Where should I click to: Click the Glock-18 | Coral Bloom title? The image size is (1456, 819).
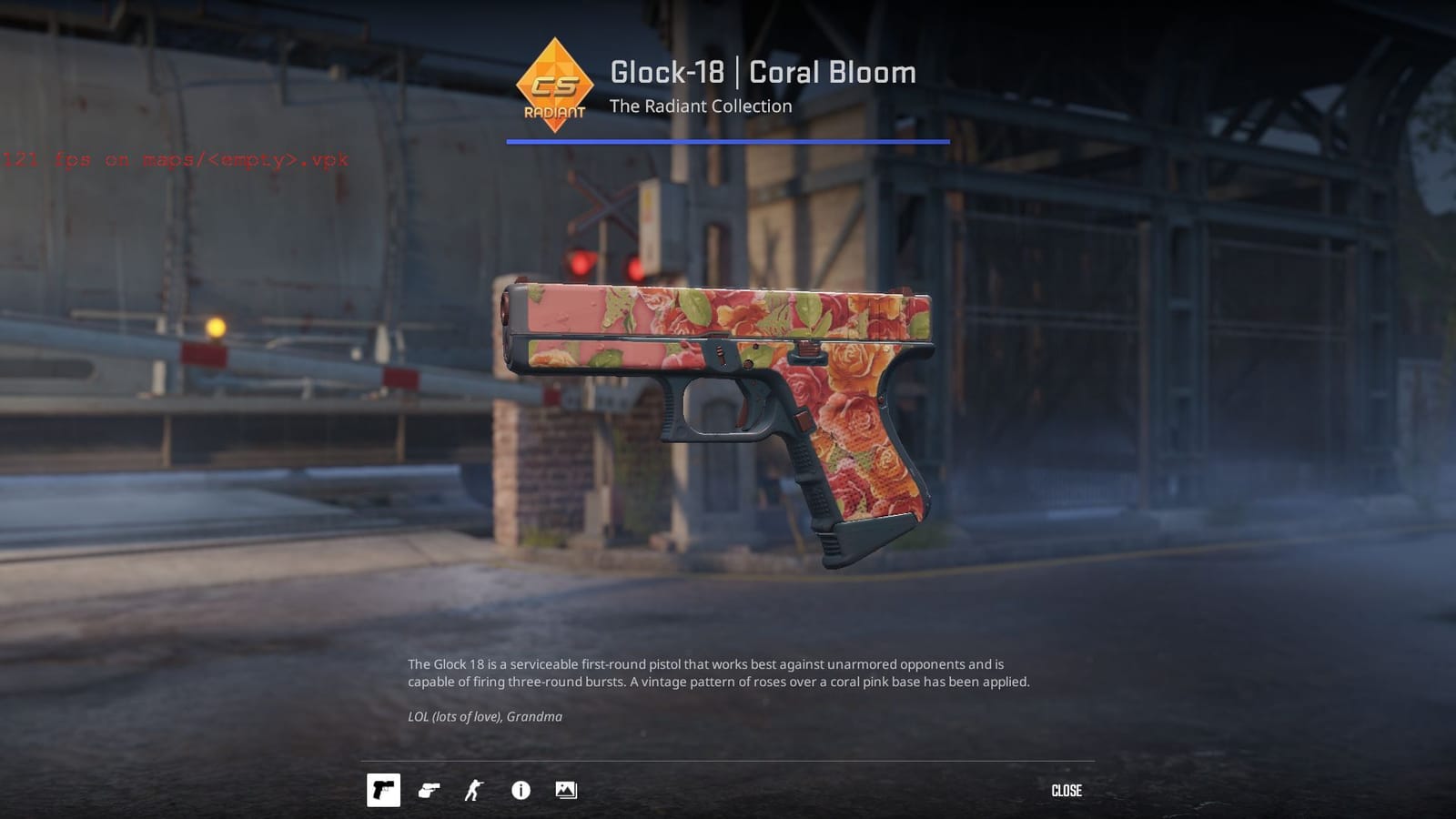(x=763, y=73)
